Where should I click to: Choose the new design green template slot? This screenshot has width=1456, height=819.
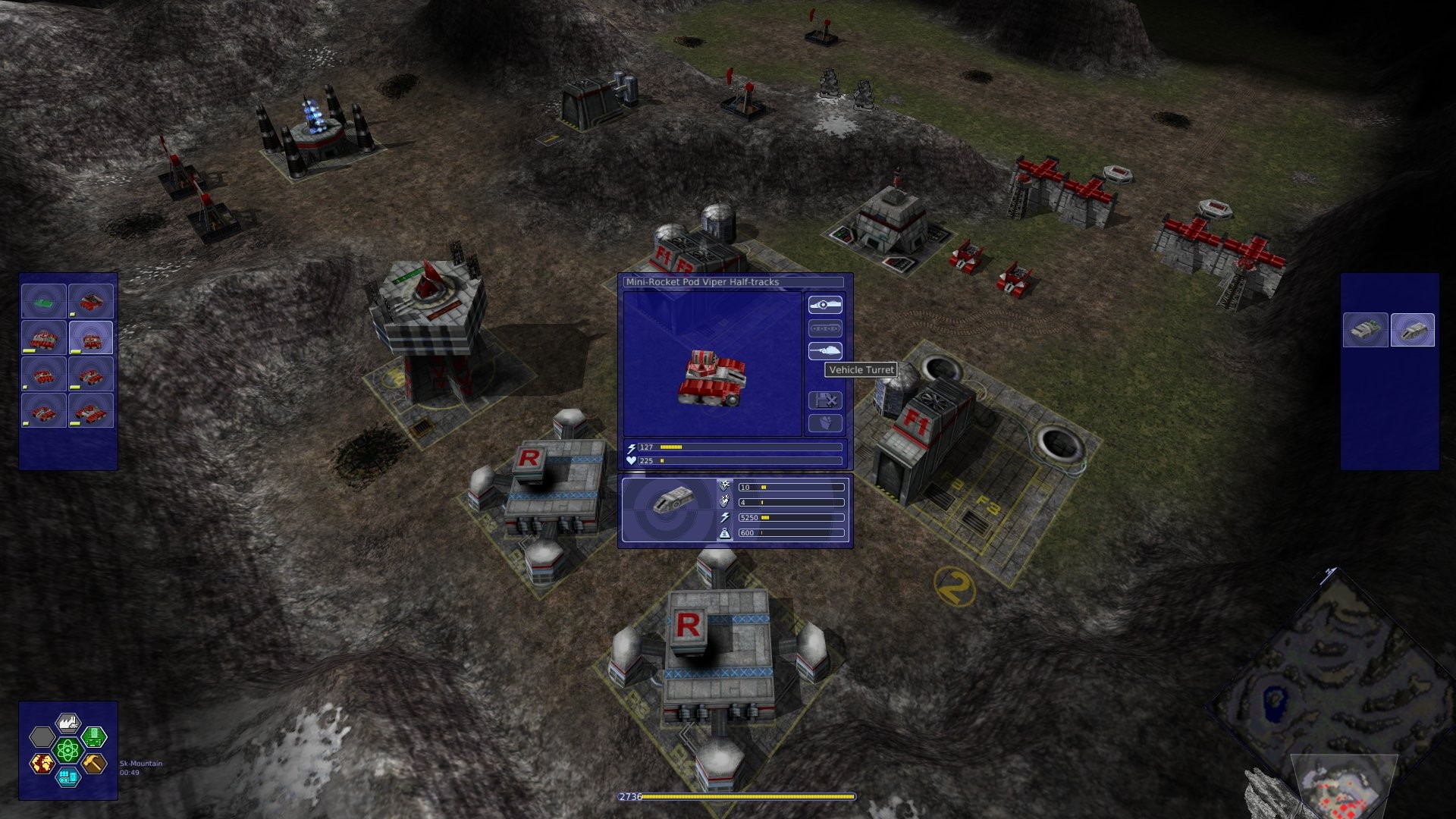[x=44, y=301]
